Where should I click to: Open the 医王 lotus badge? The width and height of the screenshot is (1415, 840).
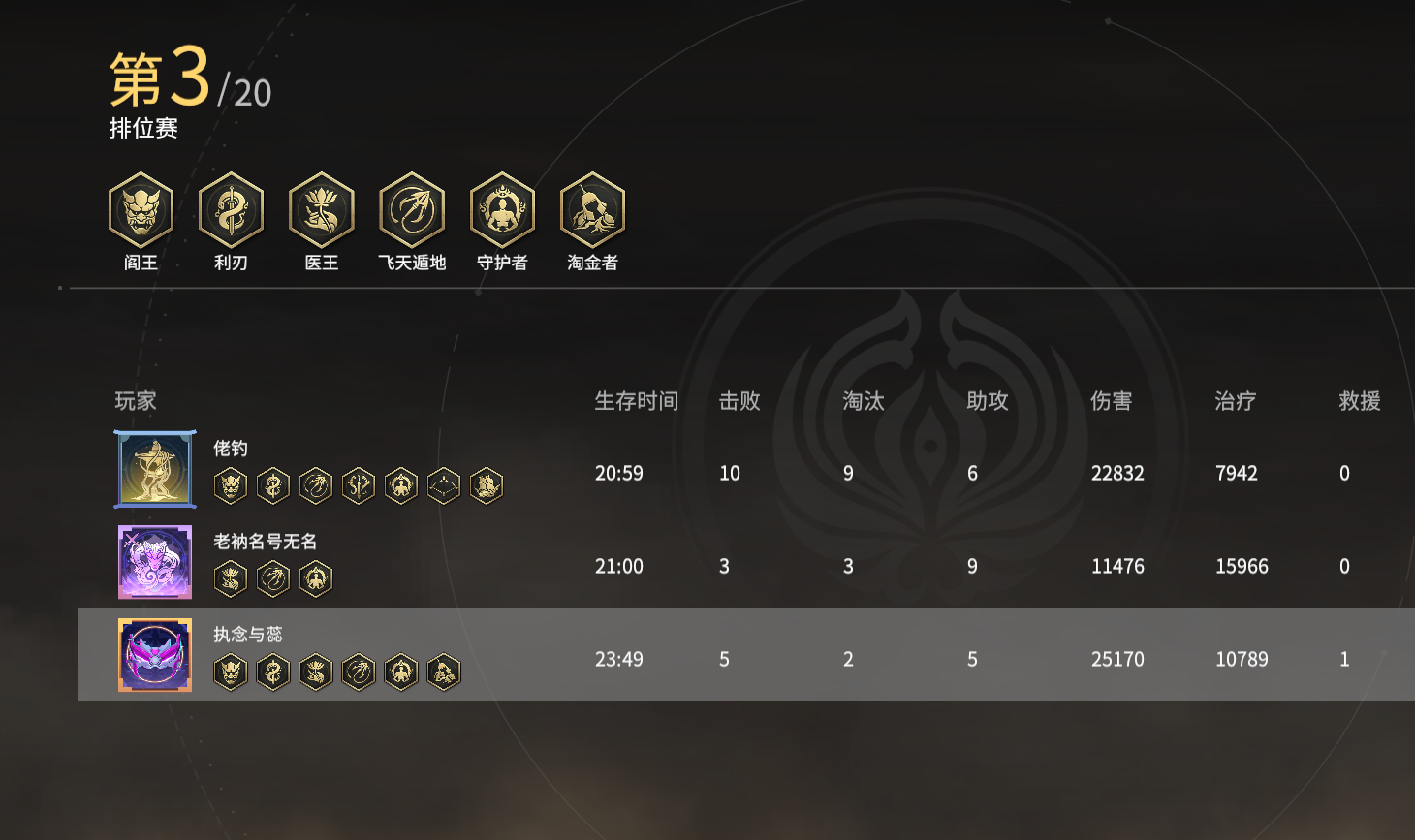[x=322, y=210]
